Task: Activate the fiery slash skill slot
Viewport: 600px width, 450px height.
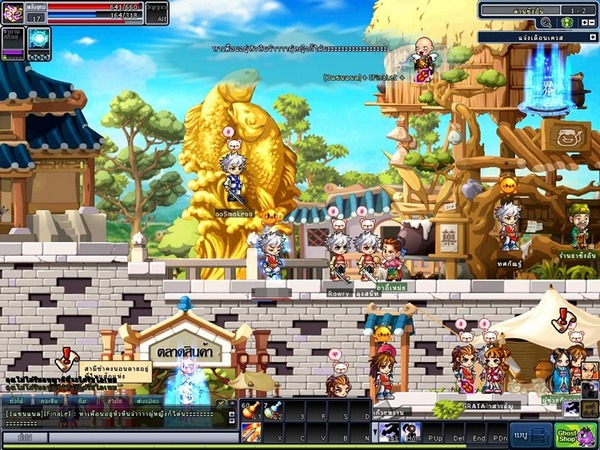Action: [249, 431]
